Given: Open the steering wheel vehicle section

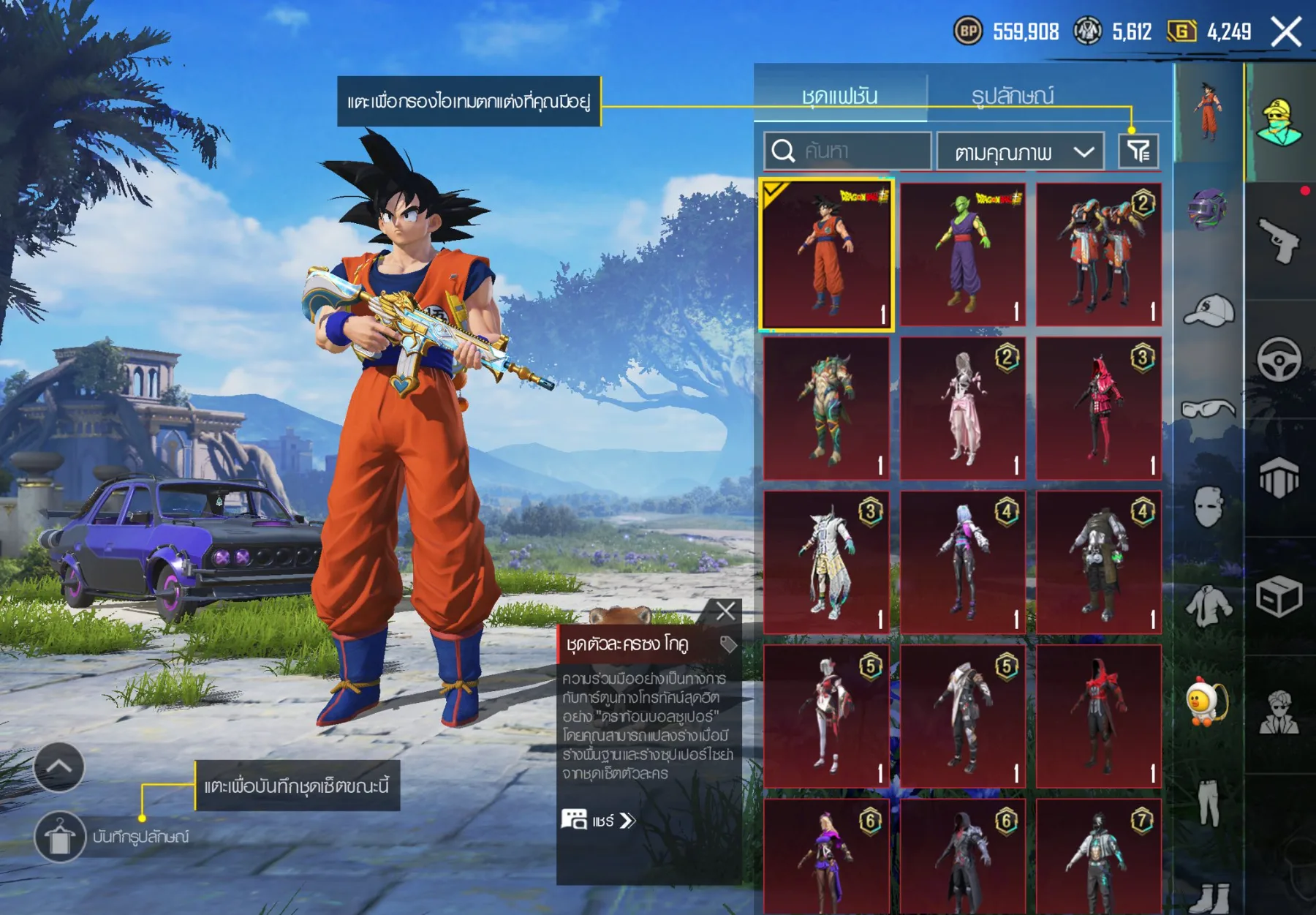Looking at the screenshot, I should [1279, 359].
